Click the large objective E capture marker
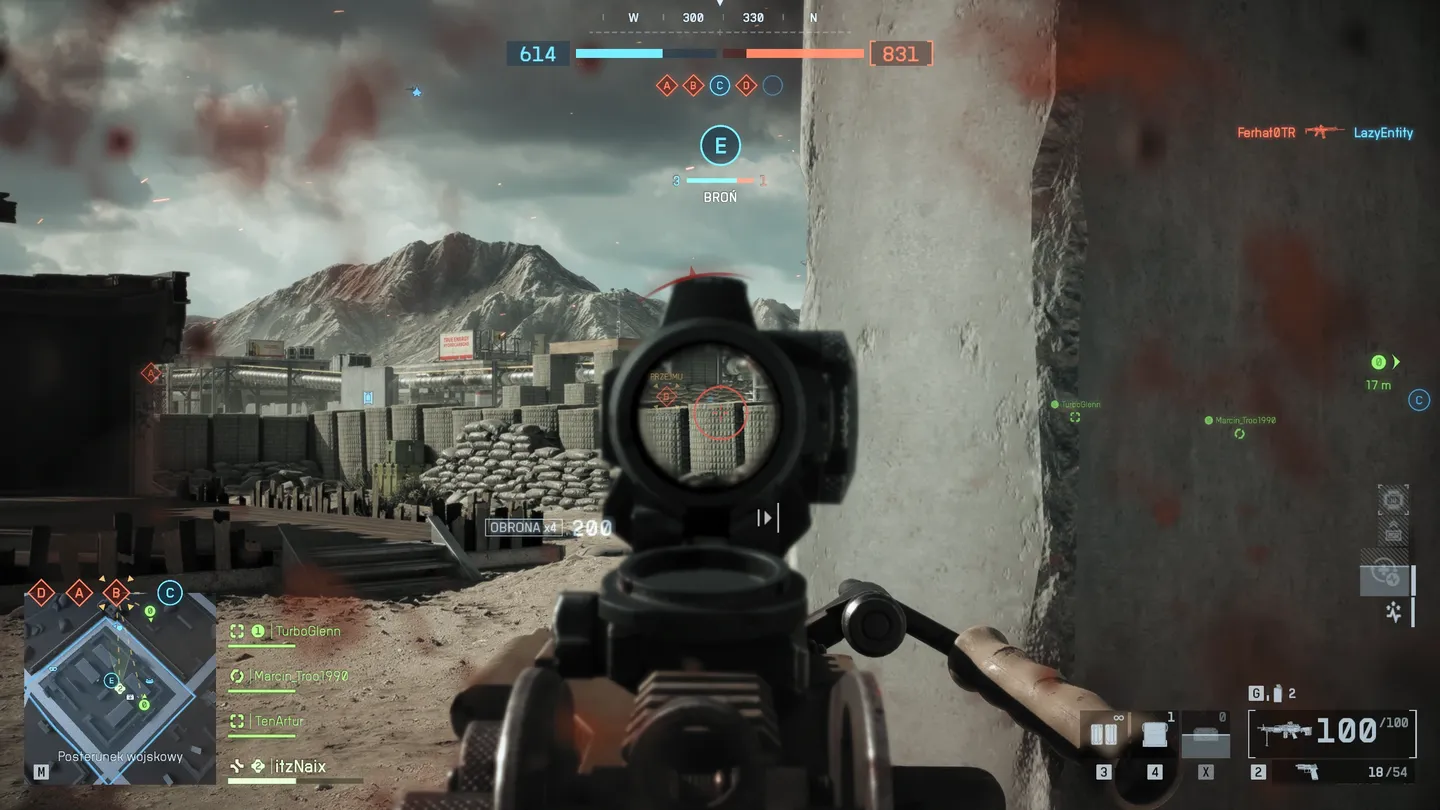 [719, 146]
